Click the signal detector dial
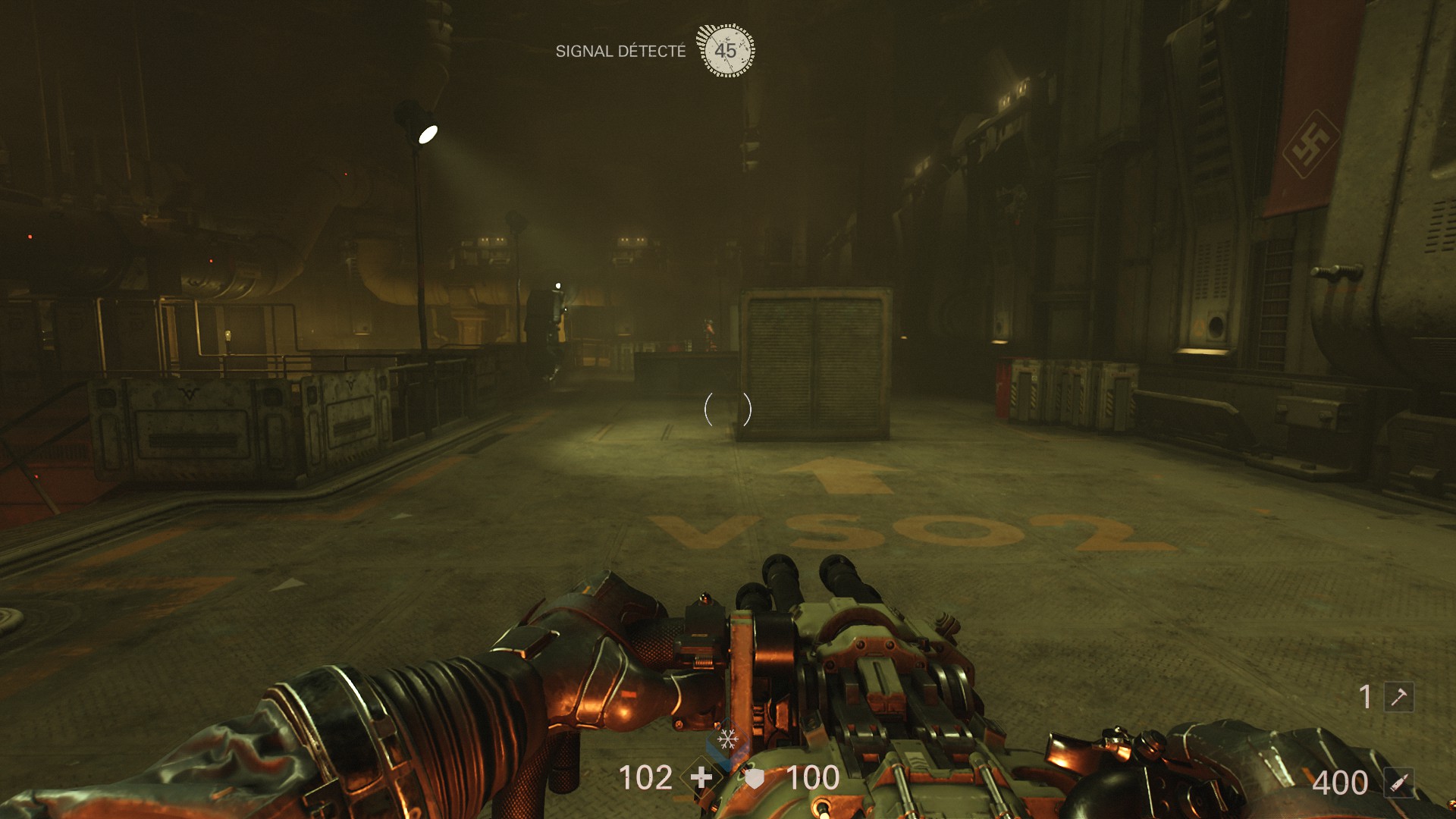The image size is (1456, 819). click(x=726, y=51)
